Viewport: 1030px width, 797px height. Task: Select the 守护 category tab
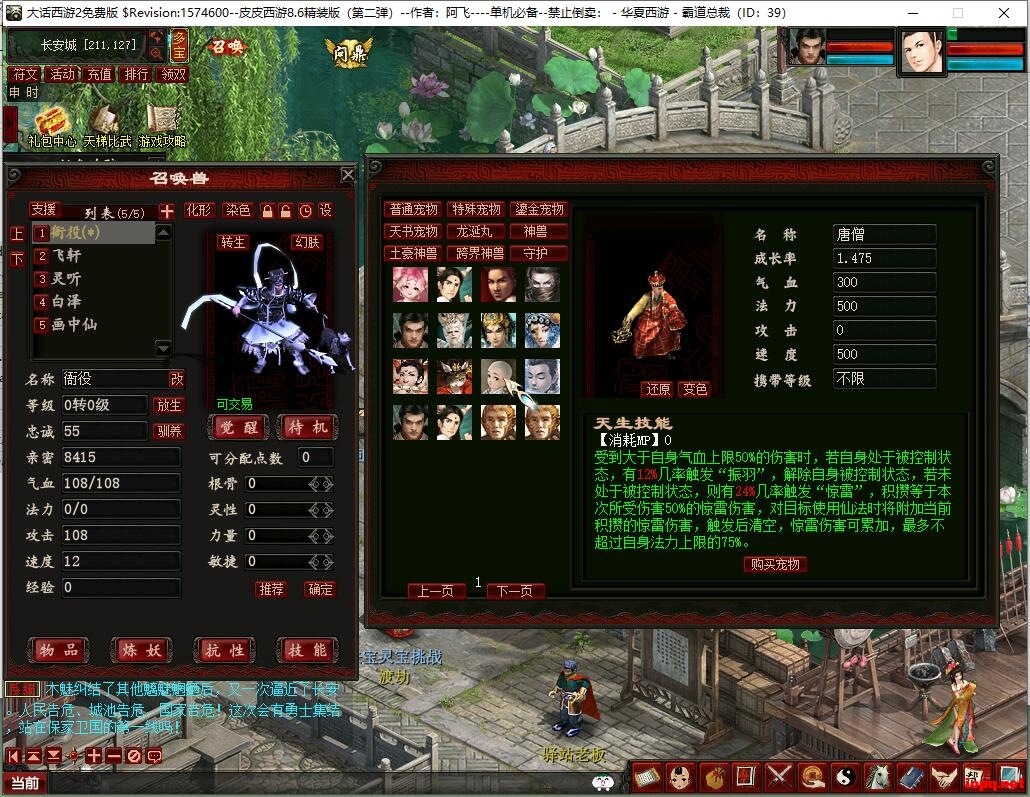pyautogui.click(x=538, y=254)
